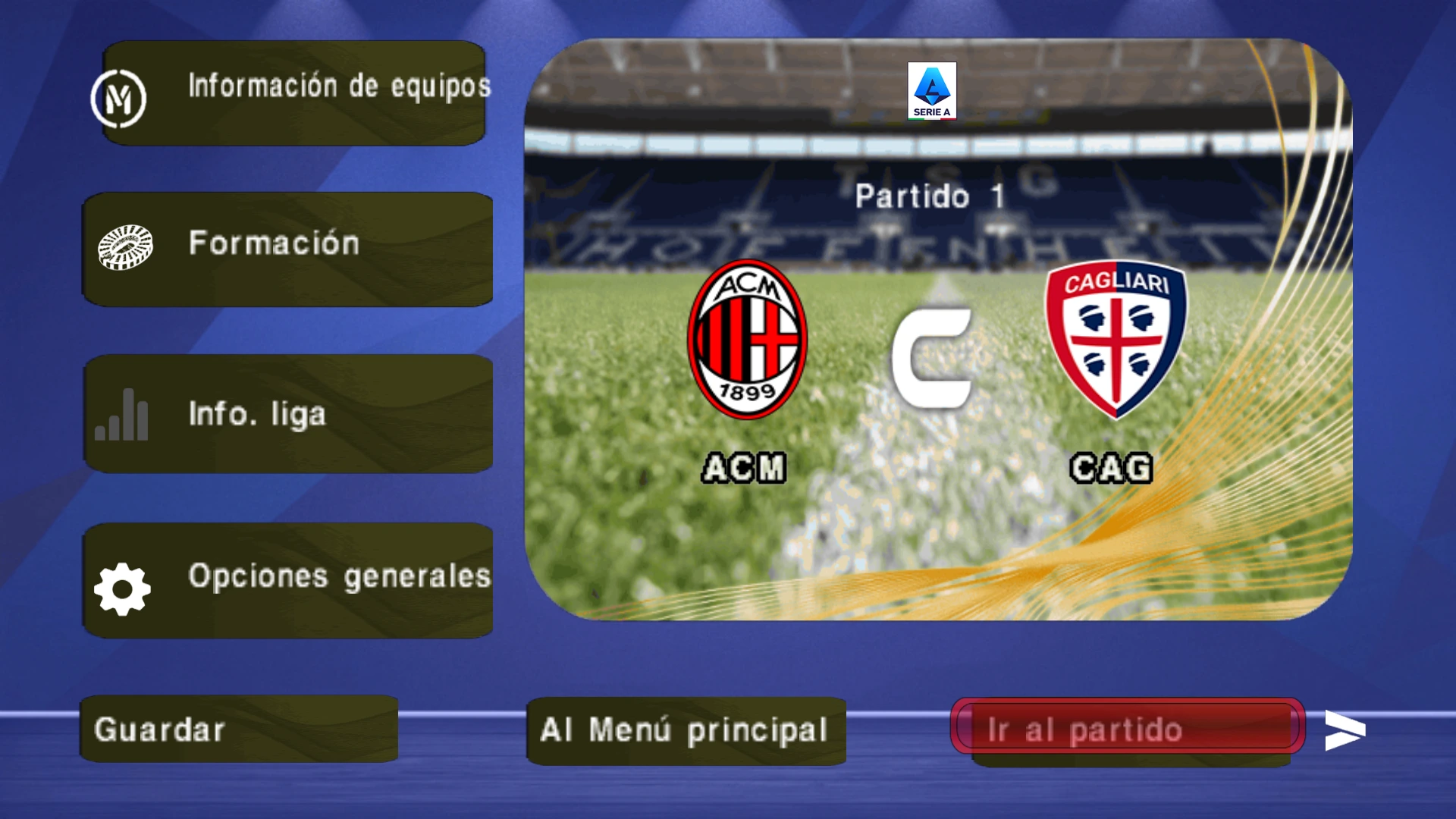1456x819 pixels.
Task: Show Info. liga standings
Action: [288, 414]
